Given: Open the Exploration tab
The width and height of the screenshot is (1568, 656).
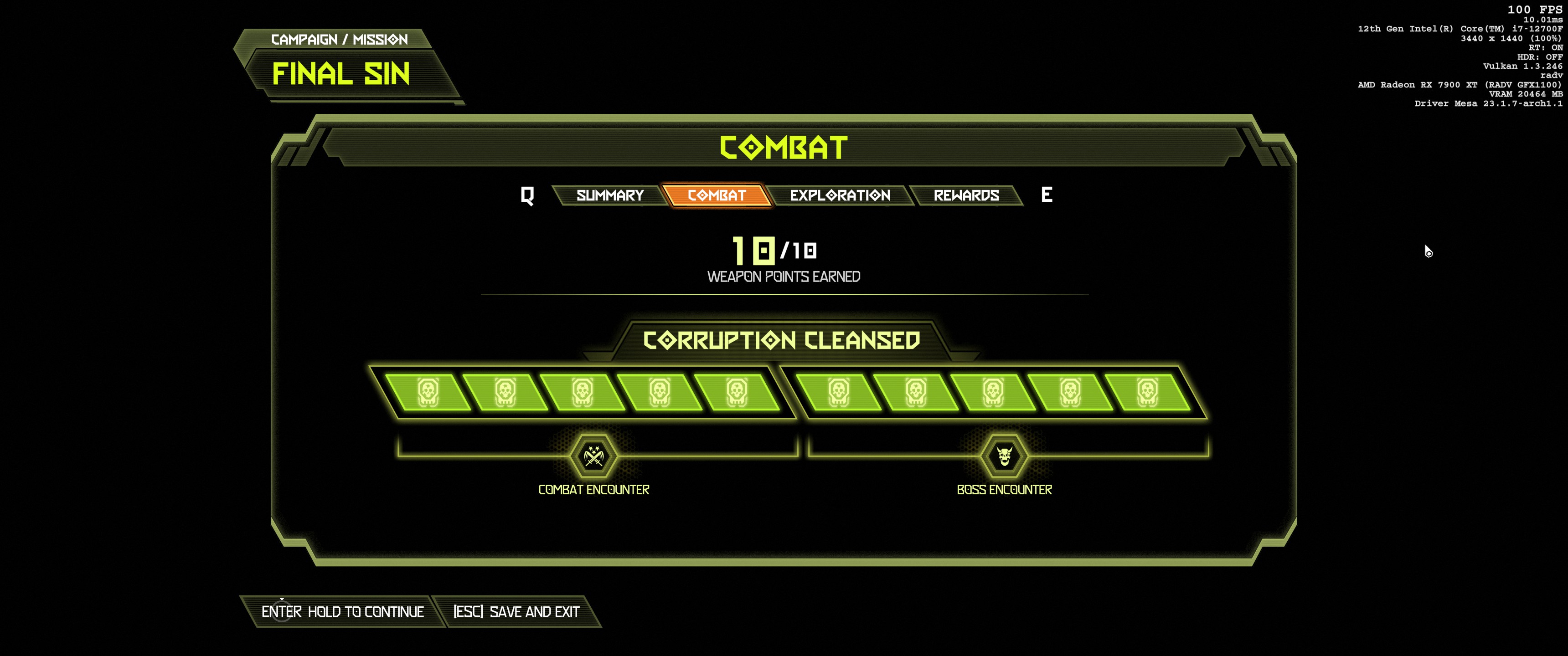Looking at the screenshot, I should click(840, 195).
